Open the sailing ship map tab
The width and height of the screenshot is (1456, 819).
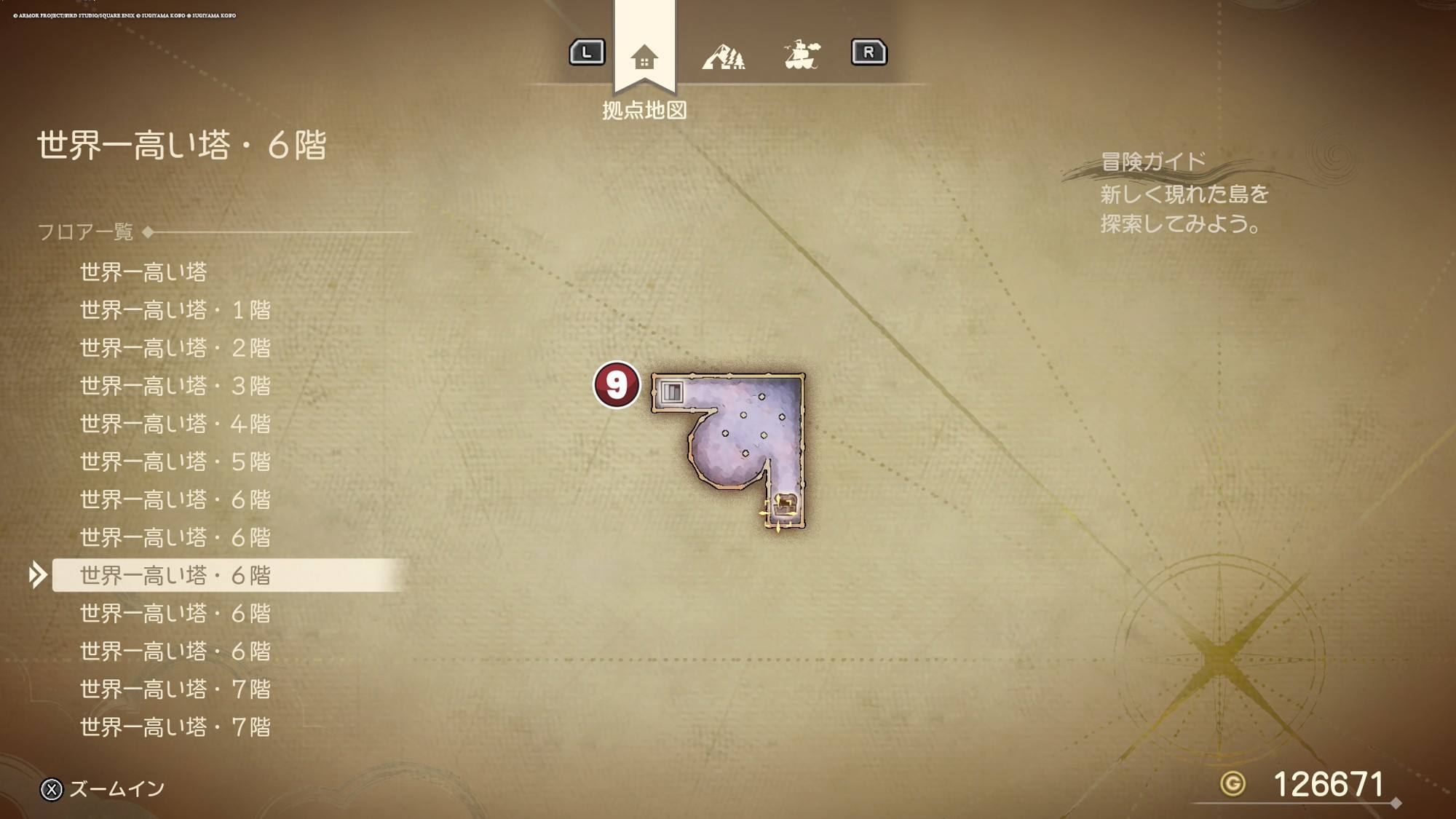coord(802,55)
